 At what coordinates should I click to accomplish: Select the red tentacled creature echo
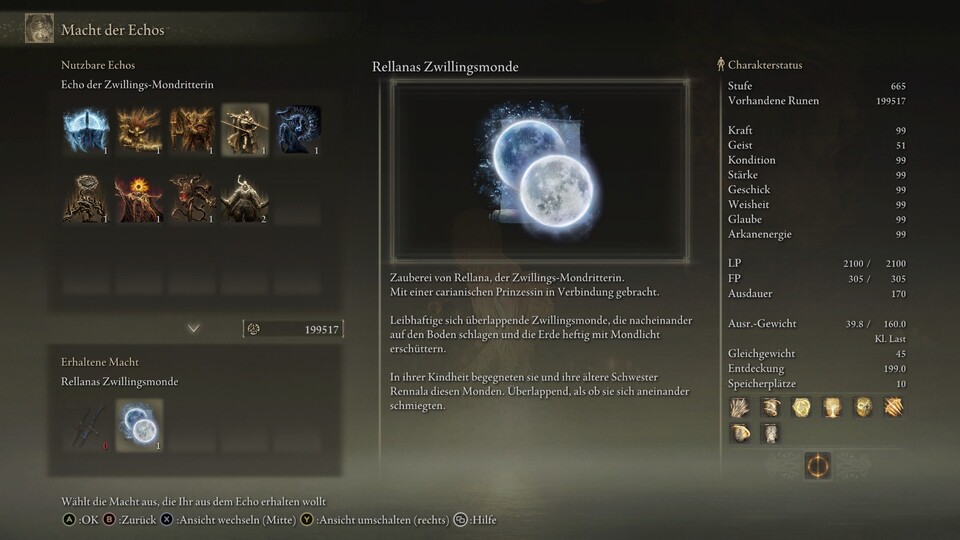192,198
